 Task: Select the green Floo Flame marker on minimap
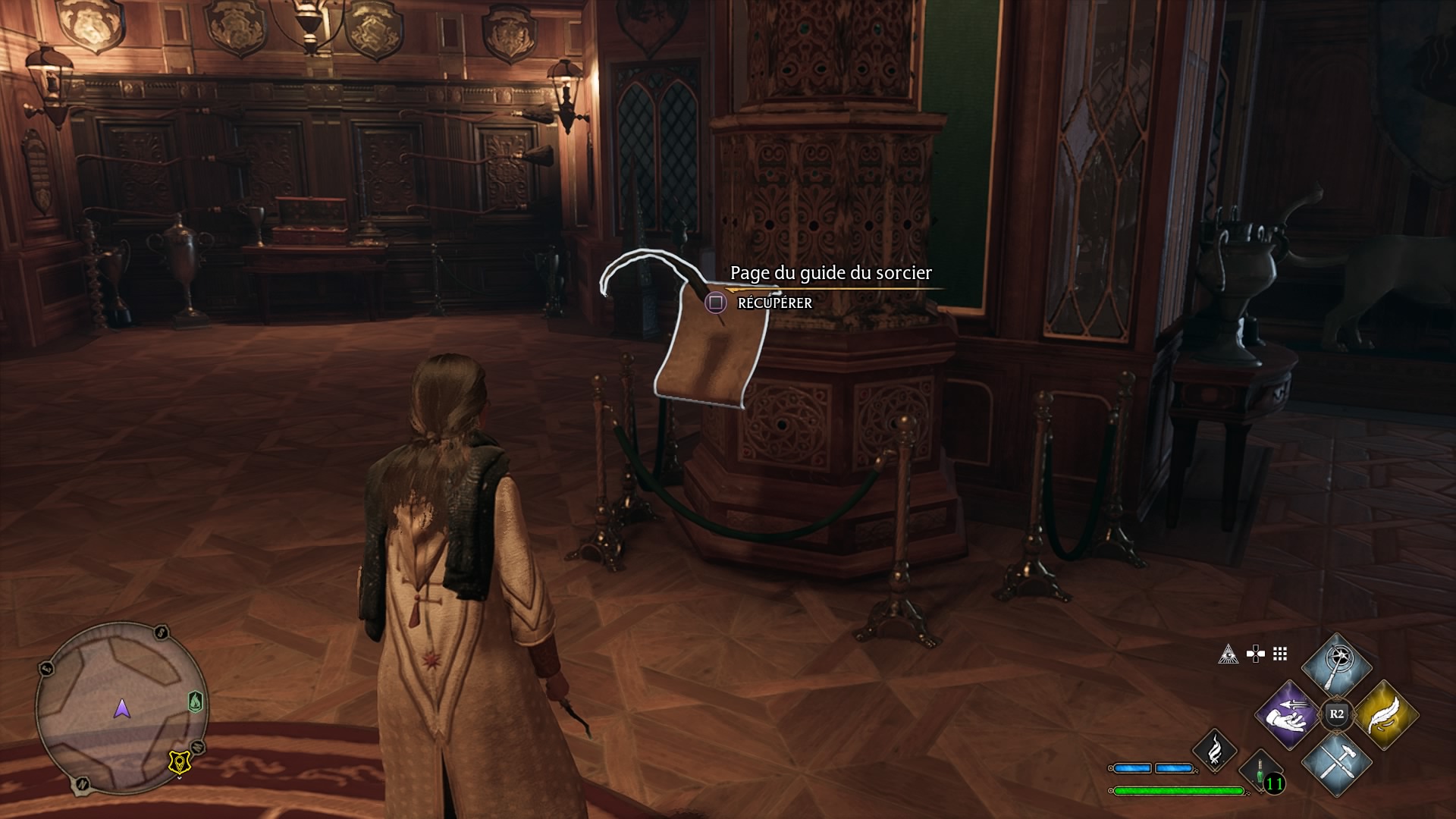click(196, 701)
